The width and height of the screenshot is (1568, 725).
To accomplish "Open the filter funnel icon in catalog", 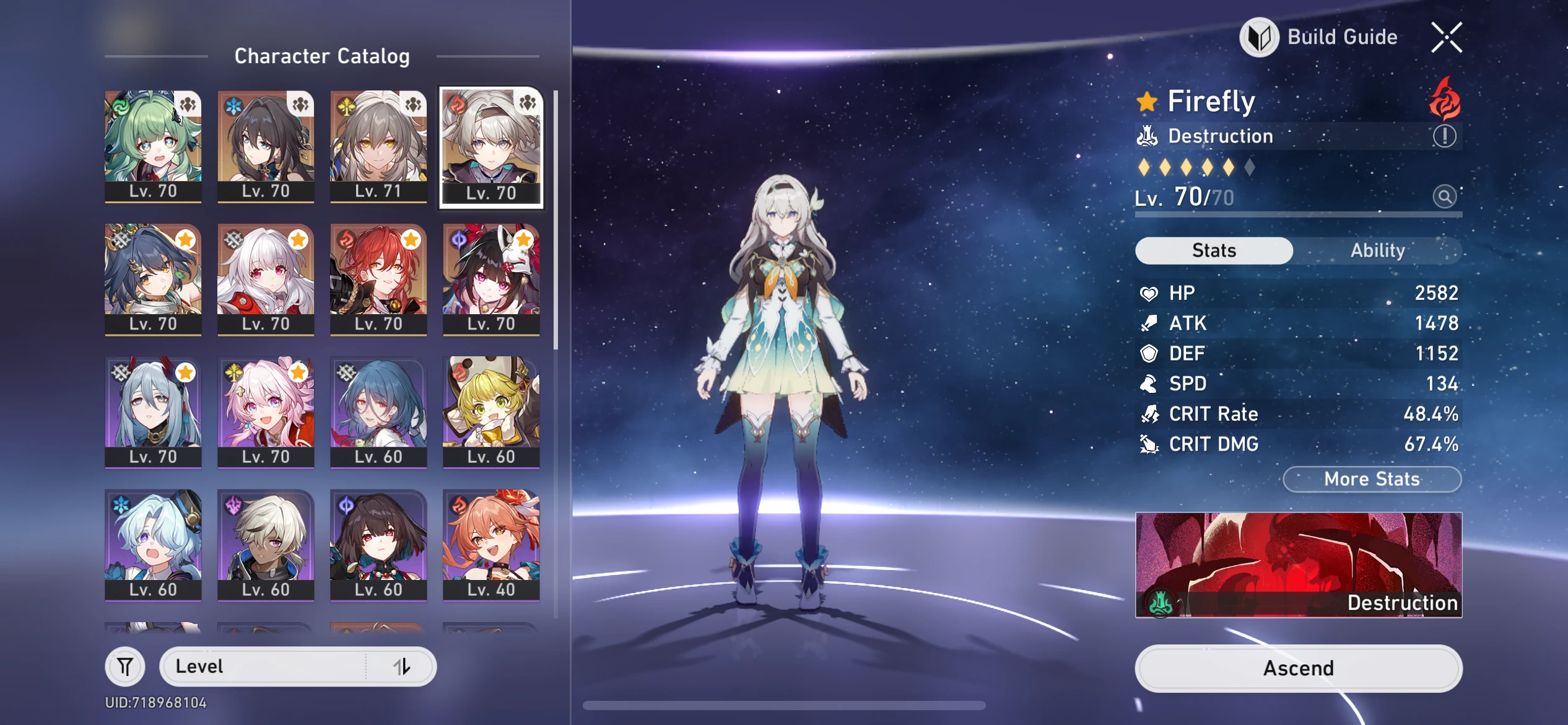I will tap(126, 666).
